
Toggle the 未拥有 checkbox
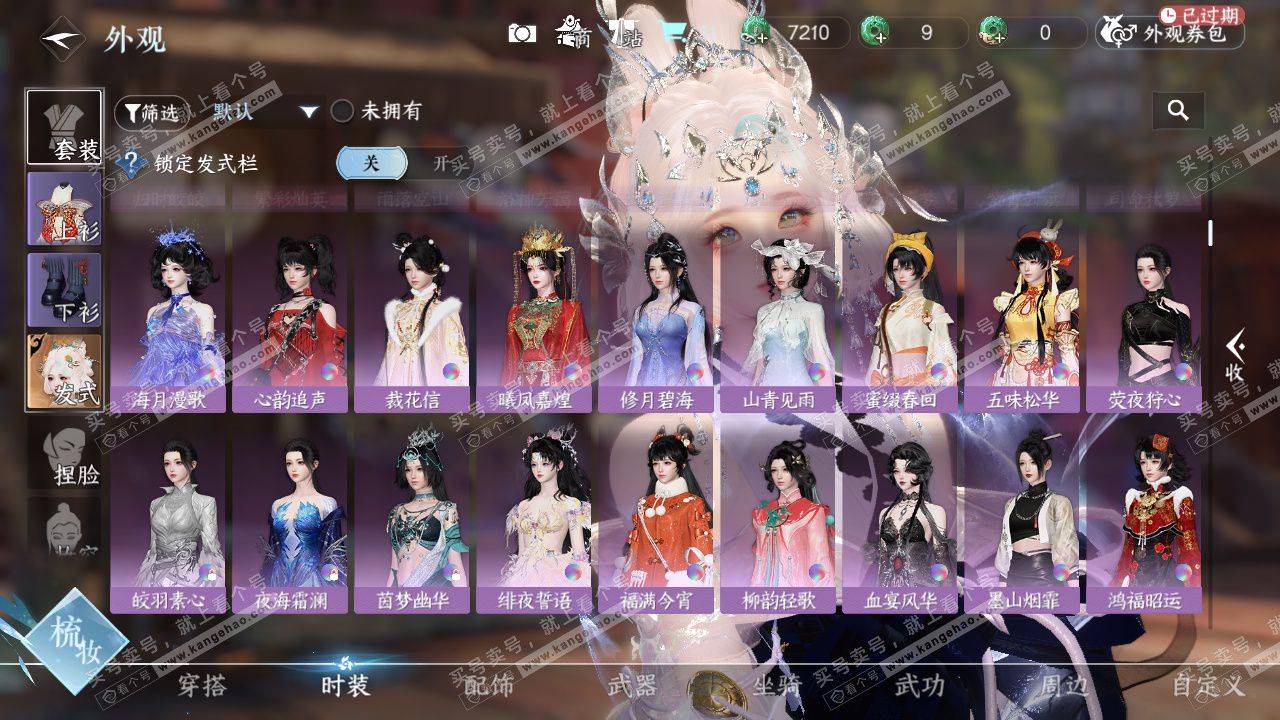click(343, 111)
